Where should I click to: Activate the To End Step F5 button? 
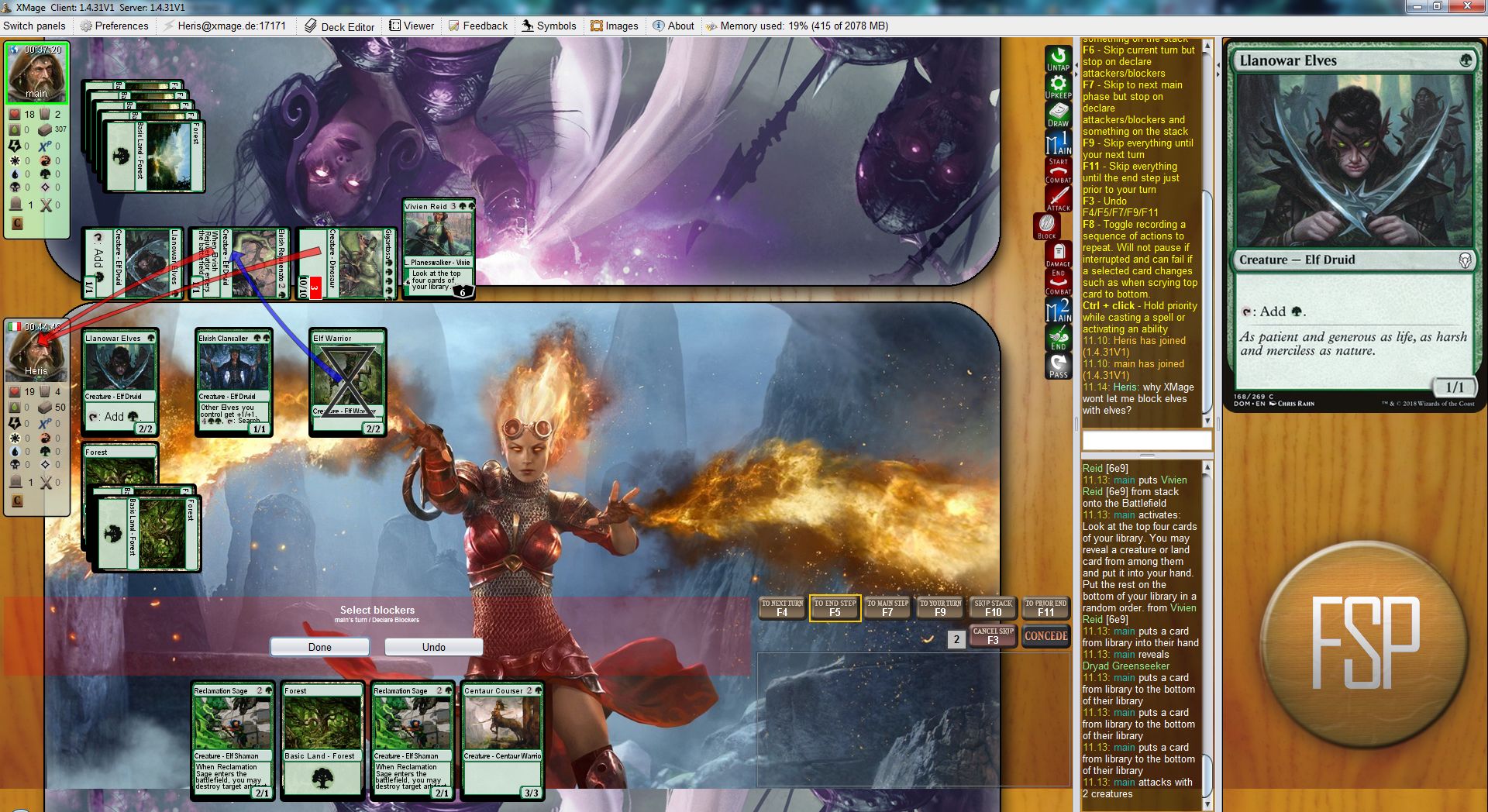pos(835,608)
